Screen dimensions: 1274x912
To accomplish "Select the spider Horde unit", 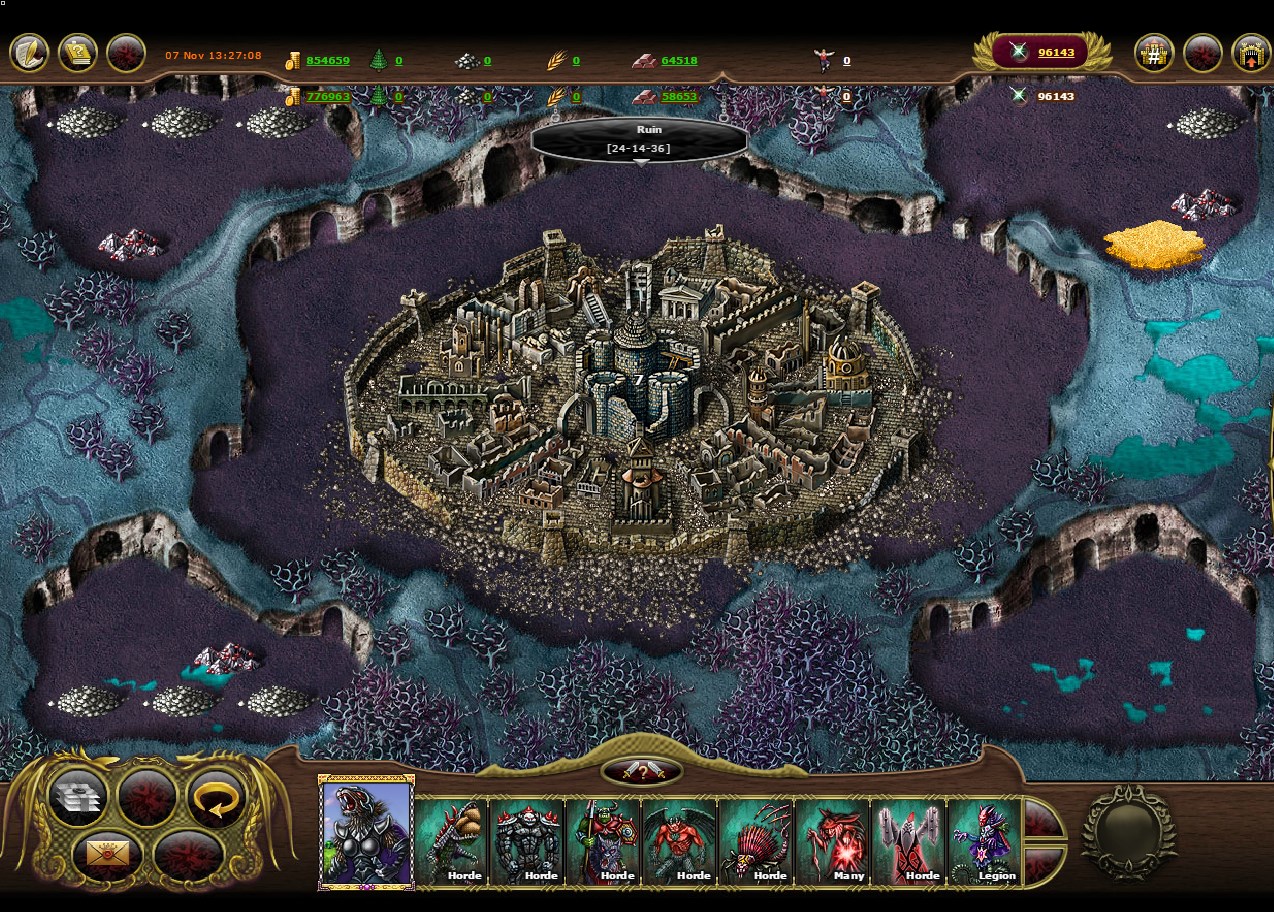I will pos(756,841).
